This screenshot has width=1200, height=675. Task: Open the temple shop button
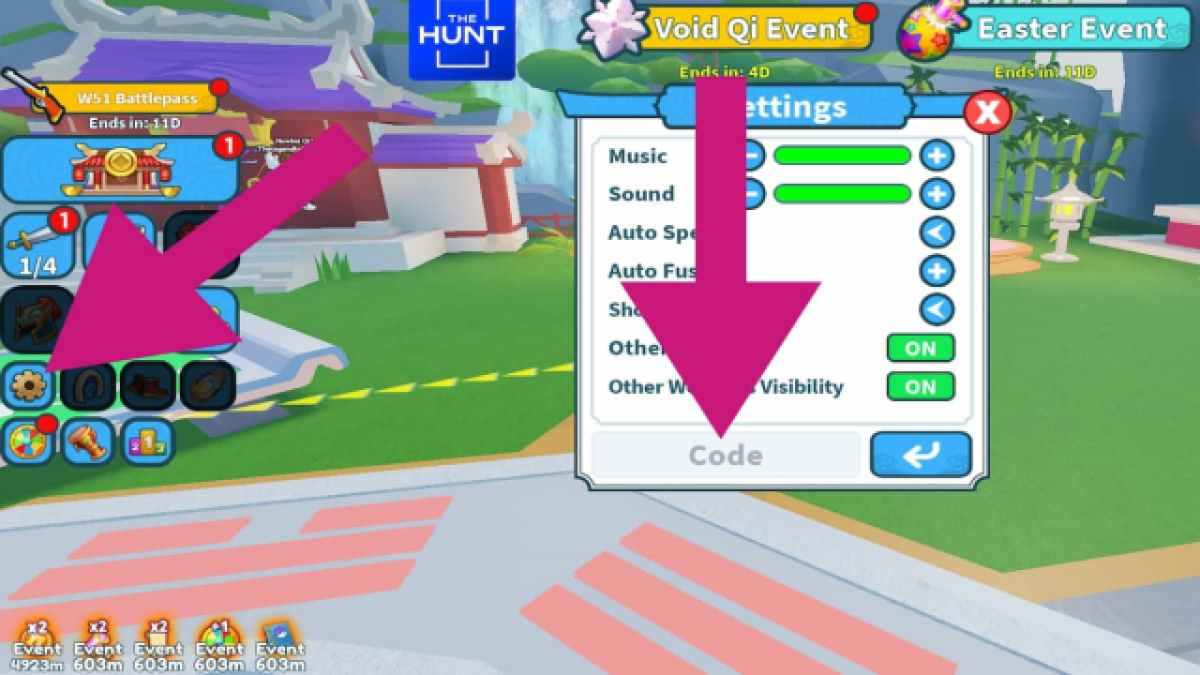point(120,170)
